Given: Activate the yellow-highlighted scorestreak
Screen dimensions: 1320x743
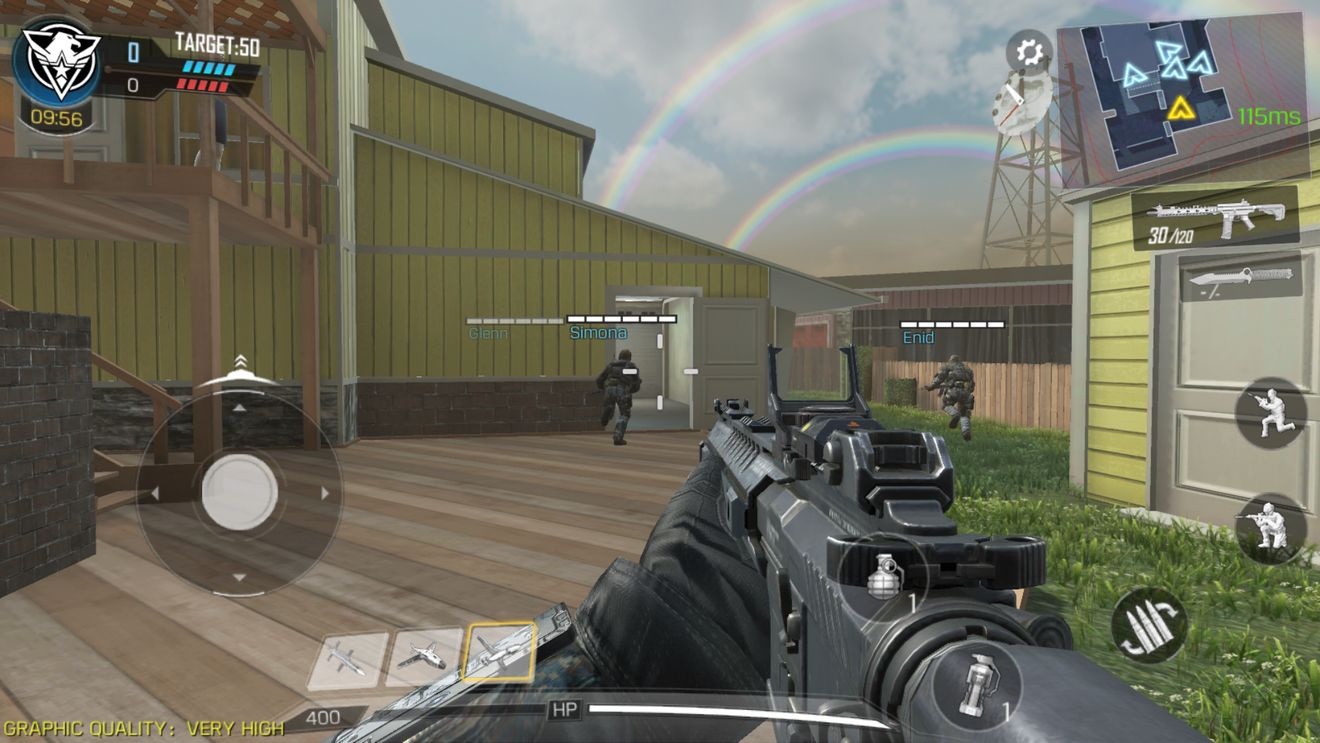Looking at the screenshot, I should point(500,654).
